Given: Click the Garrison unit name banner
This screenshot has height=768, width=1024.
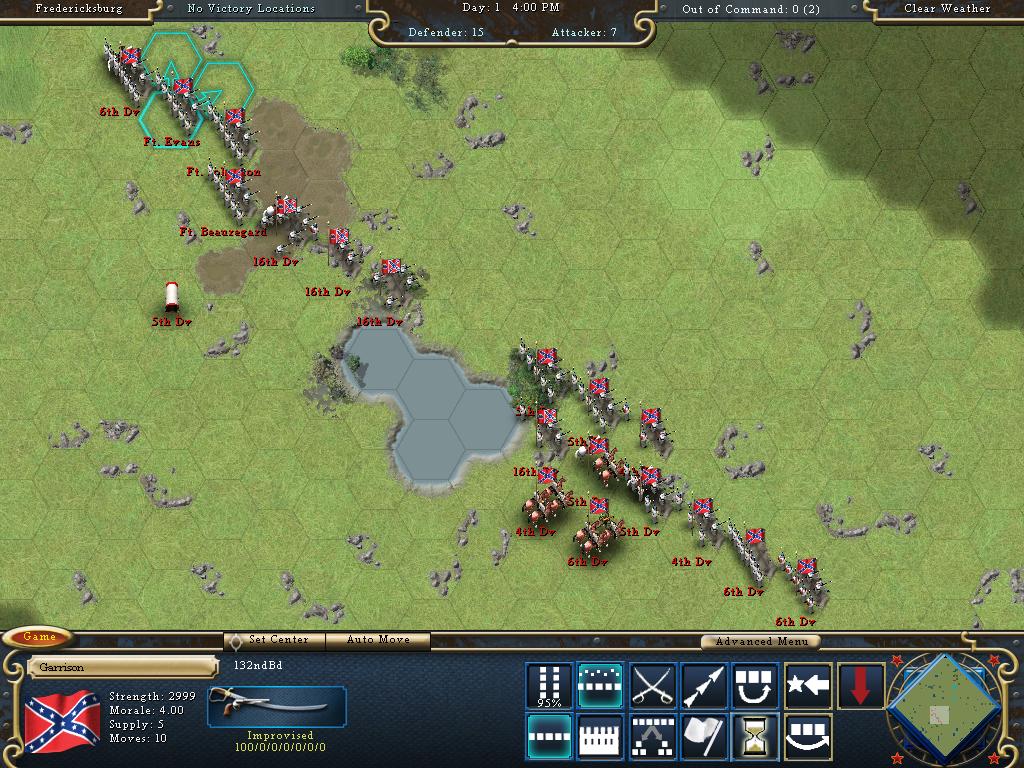Looking at the screenshot, I should click(122, 667).
